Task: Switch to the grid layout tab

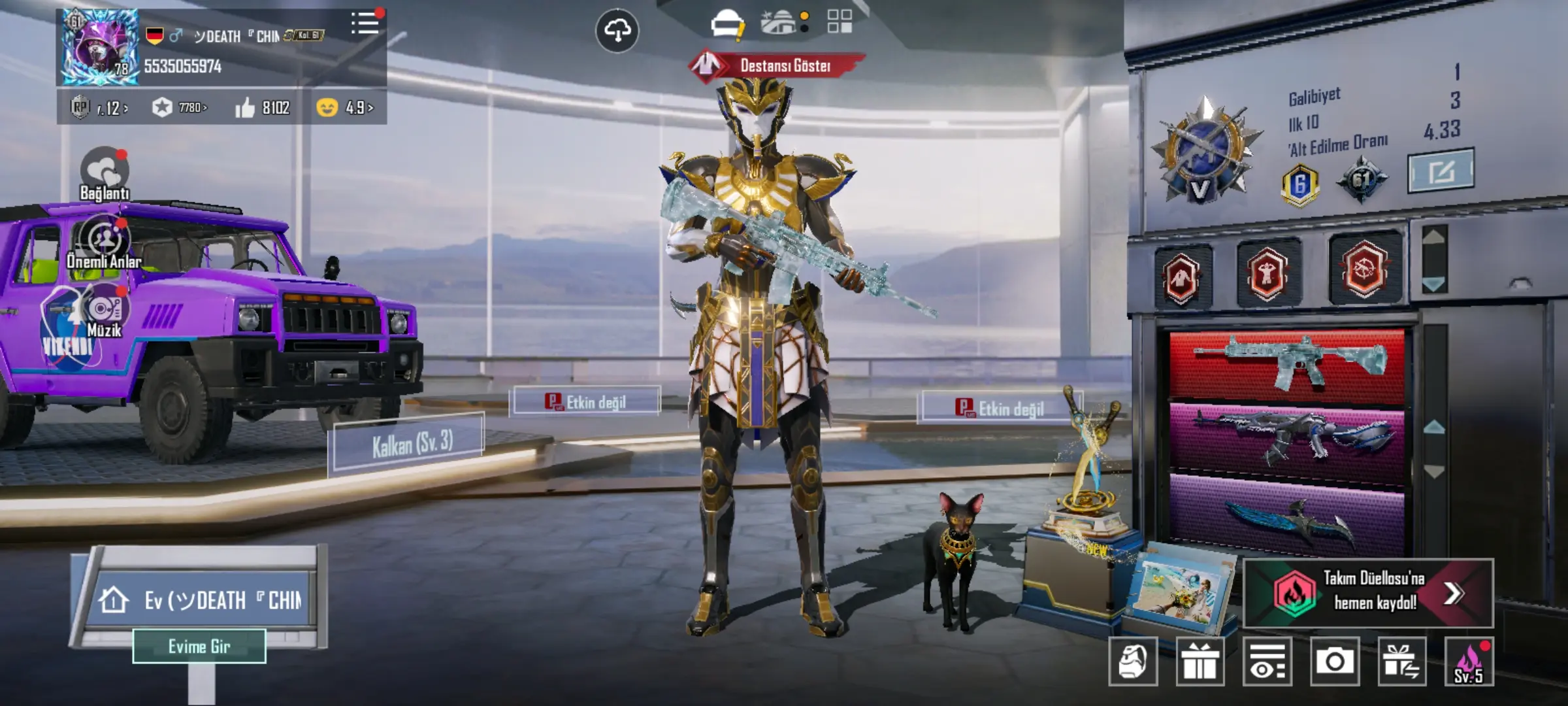Action: (840, 22)
